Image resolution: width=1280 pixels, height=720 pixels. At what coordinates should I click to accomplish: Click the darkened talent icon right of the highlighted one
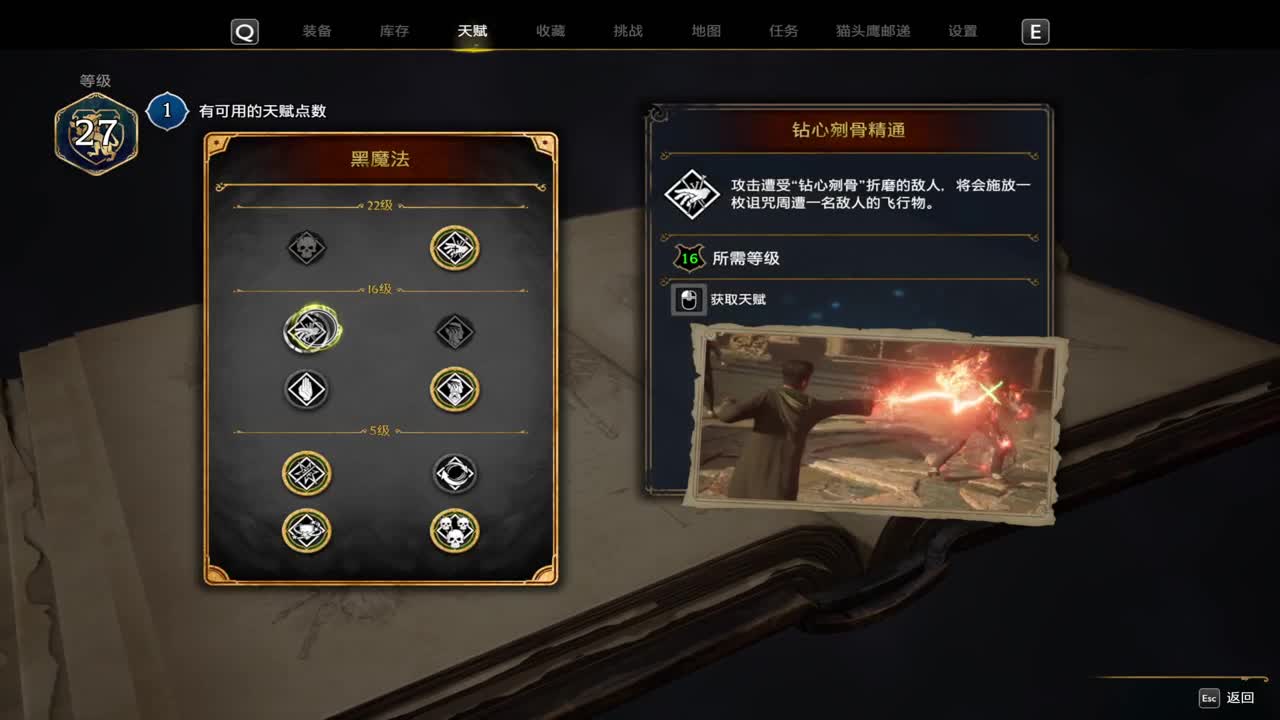point(455,330)
